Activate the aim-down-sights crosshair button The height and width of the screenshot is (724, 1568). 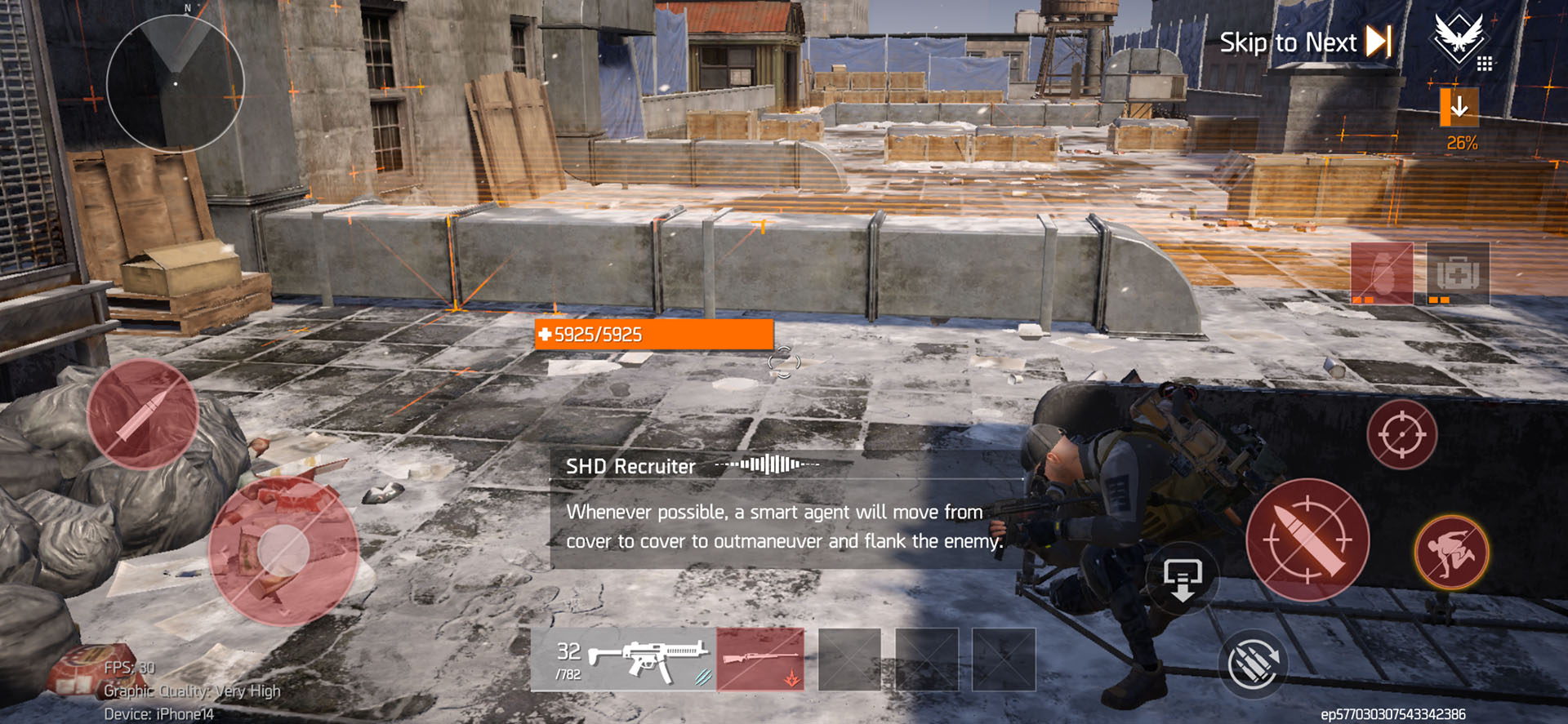(x=1401, y=434)
